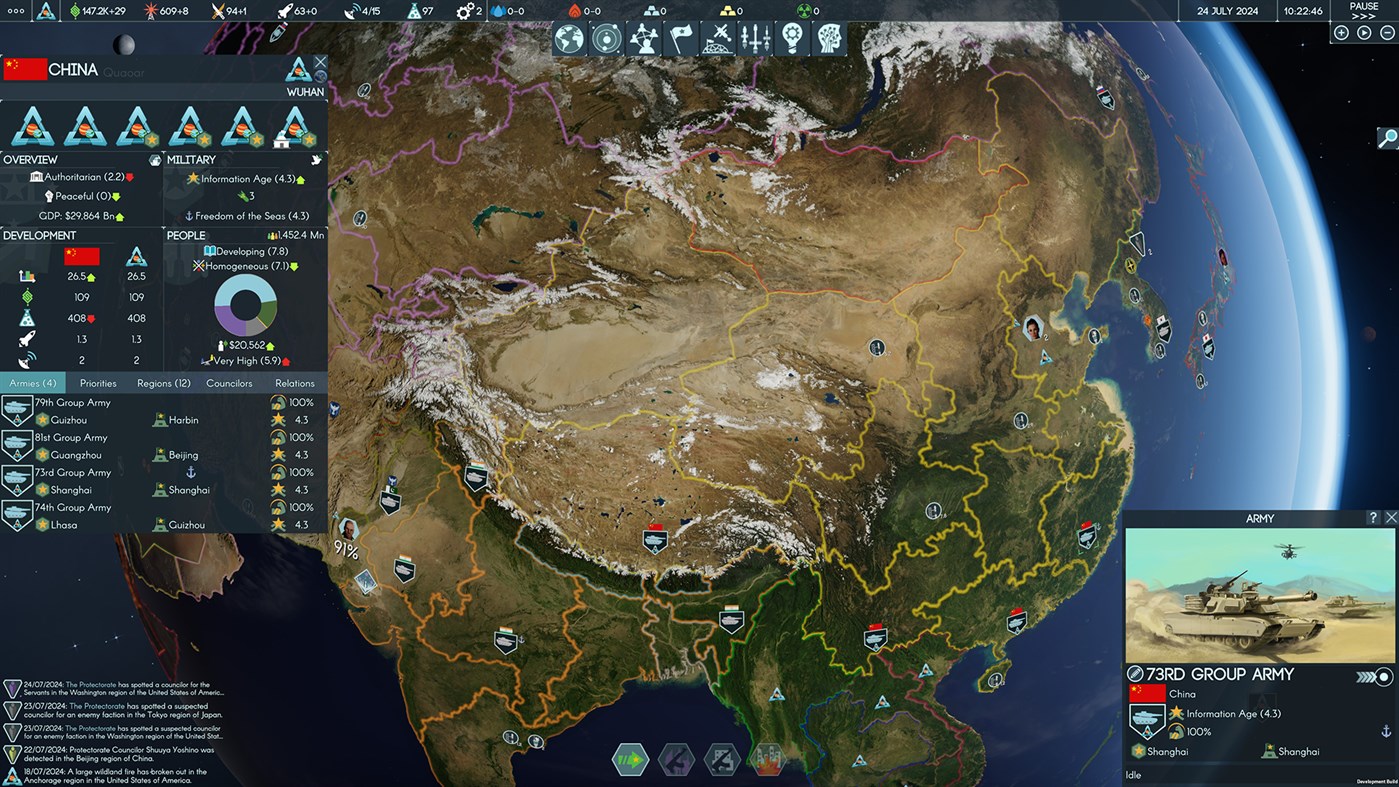The width and height of the screenshot is (1399, 787).
Task: Open the military screen with crossed missiles icon
Action: click(718, 38)
